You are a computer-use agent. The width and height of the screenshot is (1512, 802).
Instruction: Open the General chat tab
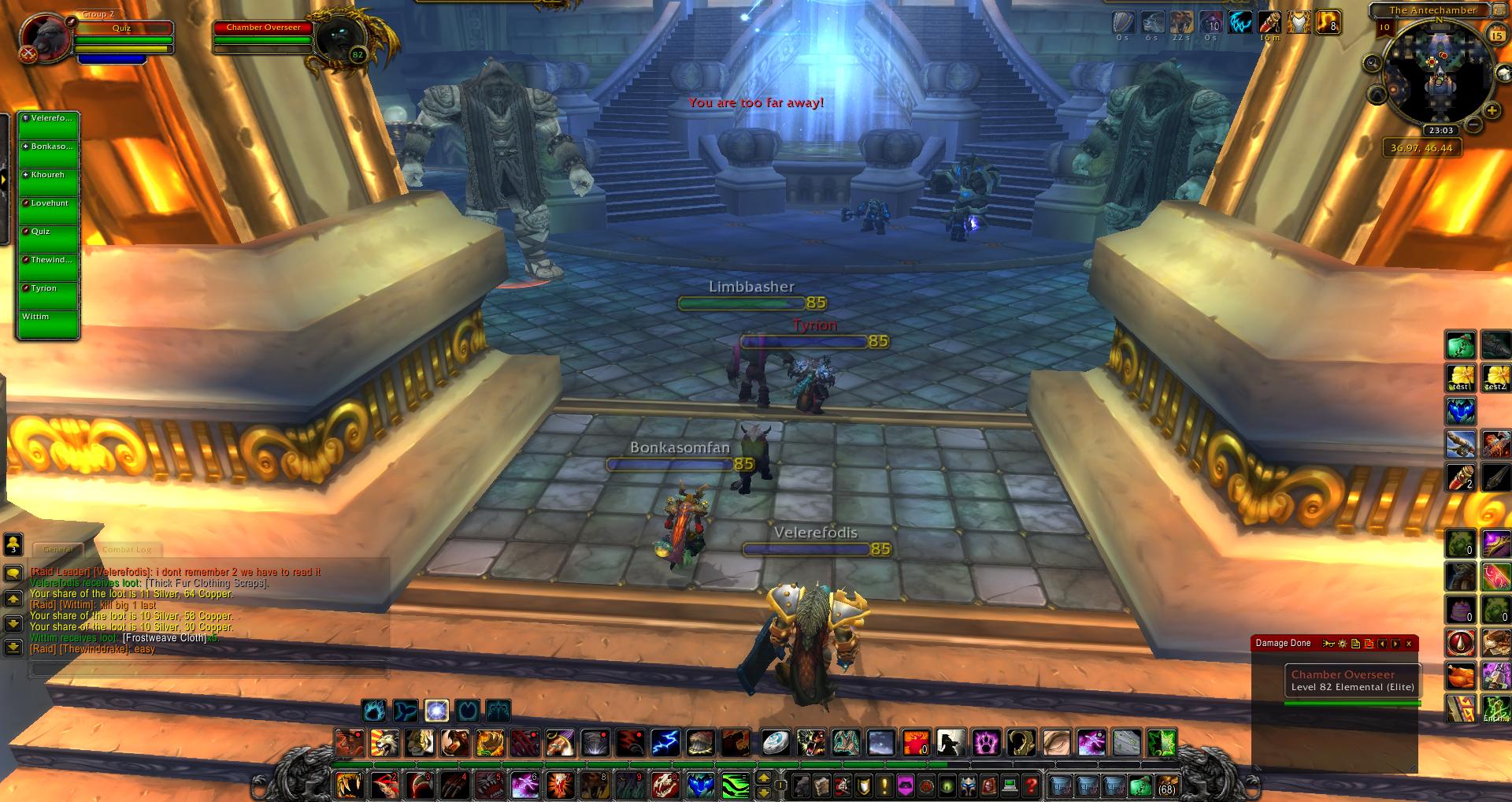click(x=58, y=550)
